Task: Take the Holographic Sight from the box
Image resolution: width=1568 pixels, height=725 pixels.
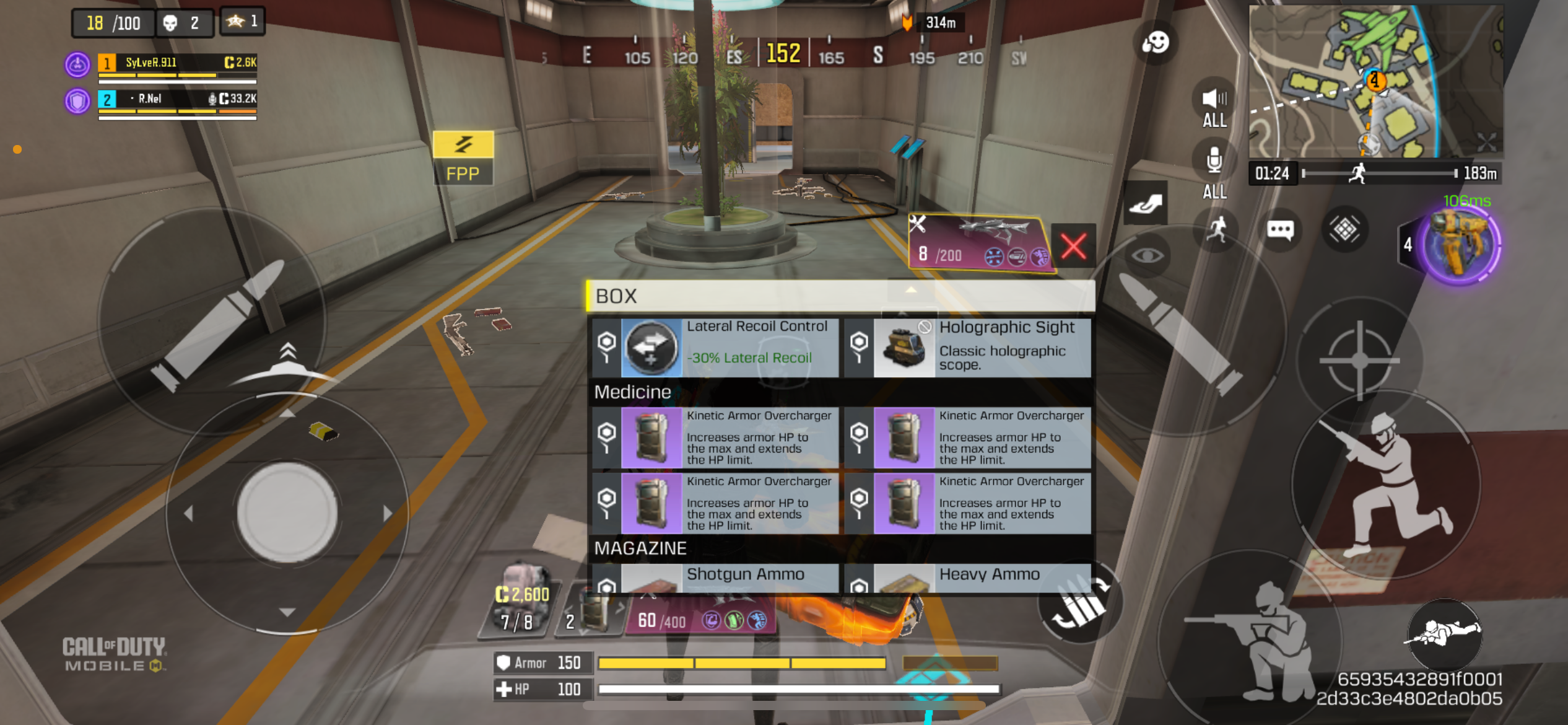Action: point(967,347)
